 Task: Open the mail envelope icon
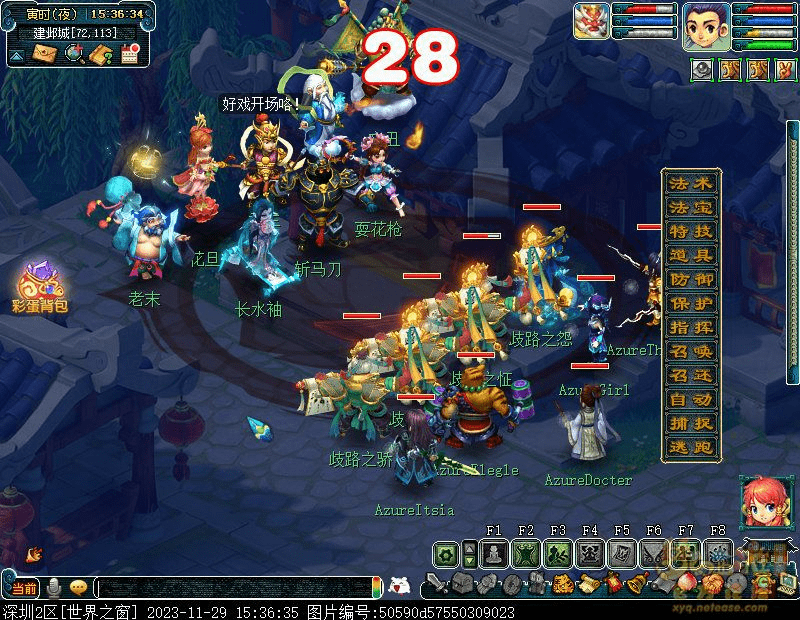coord(45,54)
